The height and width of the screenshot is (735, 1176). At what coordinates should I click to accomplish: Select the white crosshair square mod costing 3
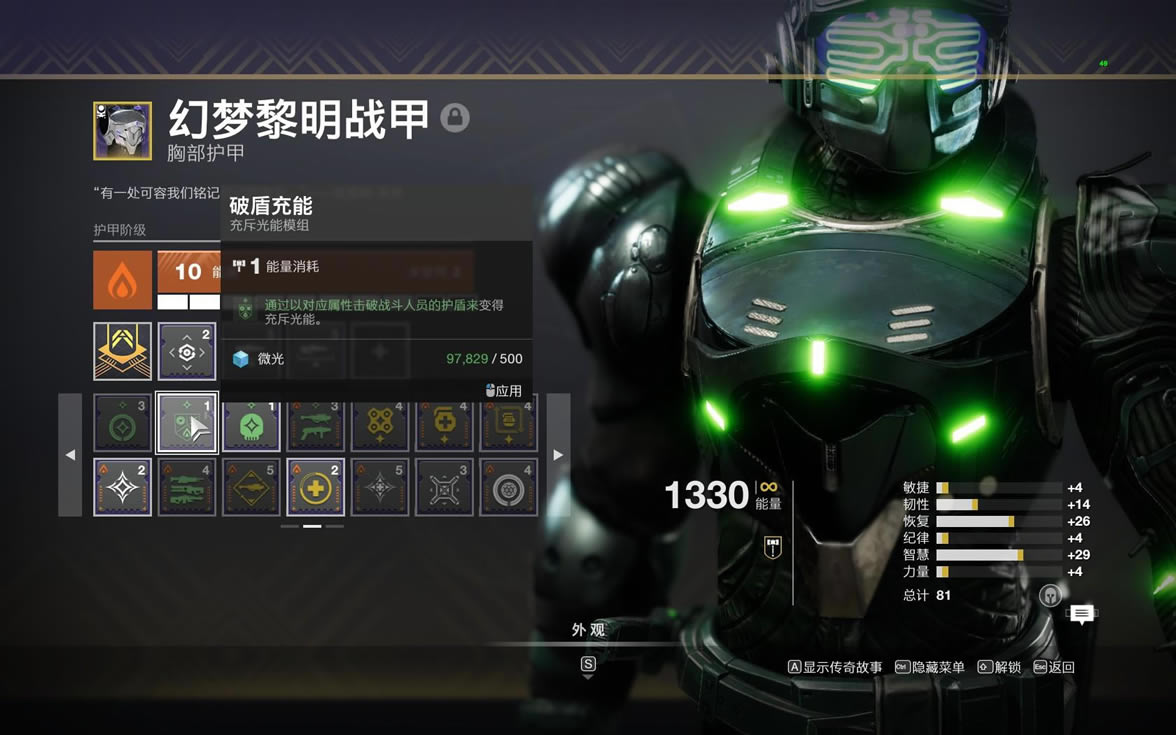(444, 487)
